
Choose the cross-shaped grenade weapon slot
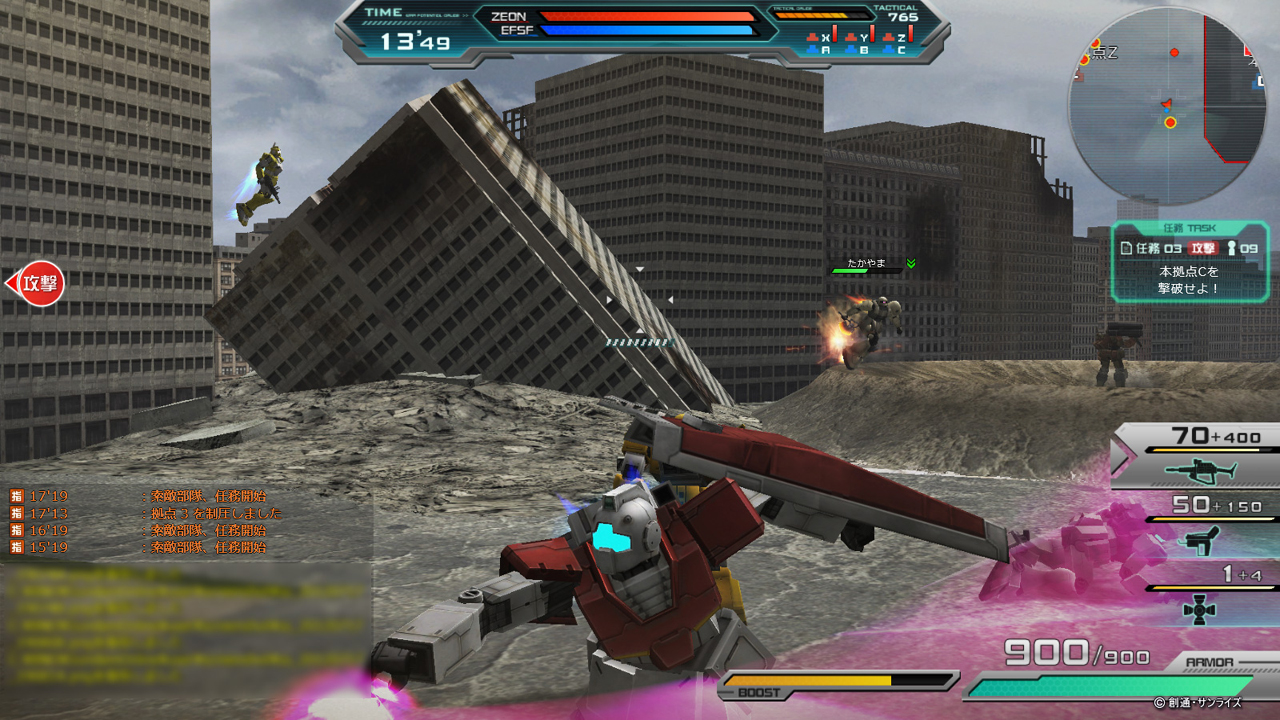(1200, 608)
